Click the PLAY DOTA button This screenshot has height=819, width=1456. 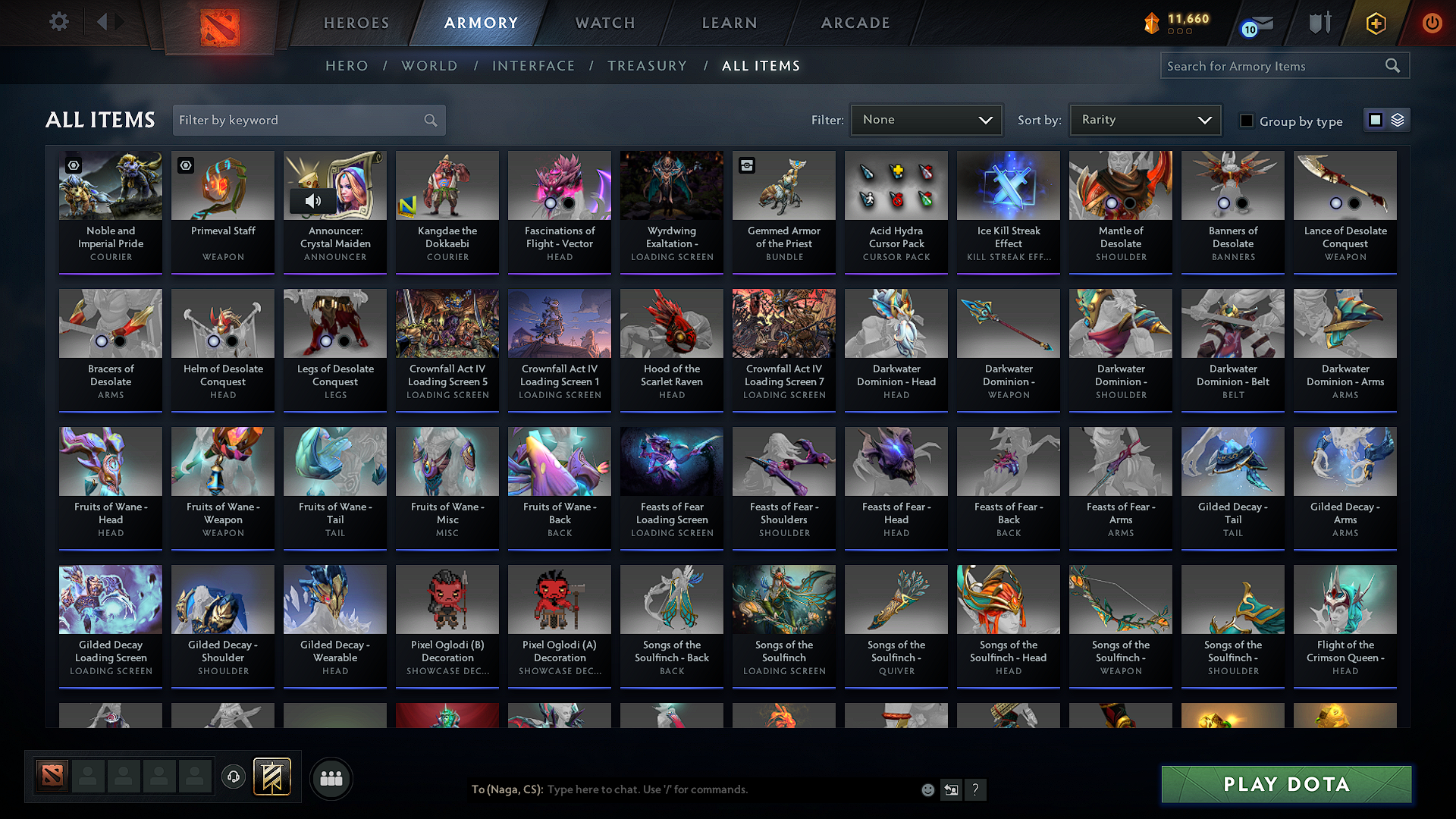[1285, 785]
